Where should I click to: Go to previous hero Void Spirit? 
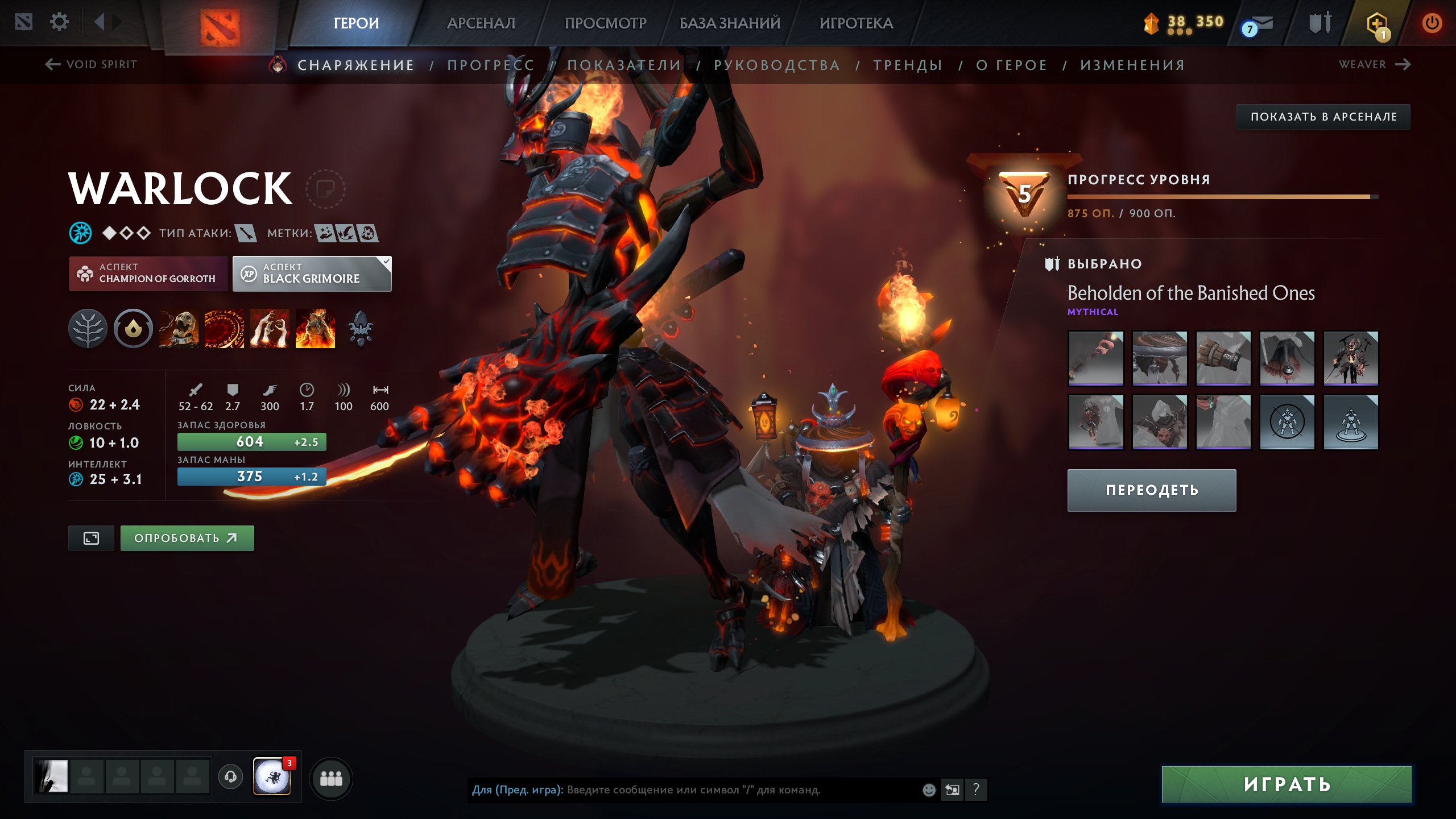pyautogui.click(x=92, y=64)
